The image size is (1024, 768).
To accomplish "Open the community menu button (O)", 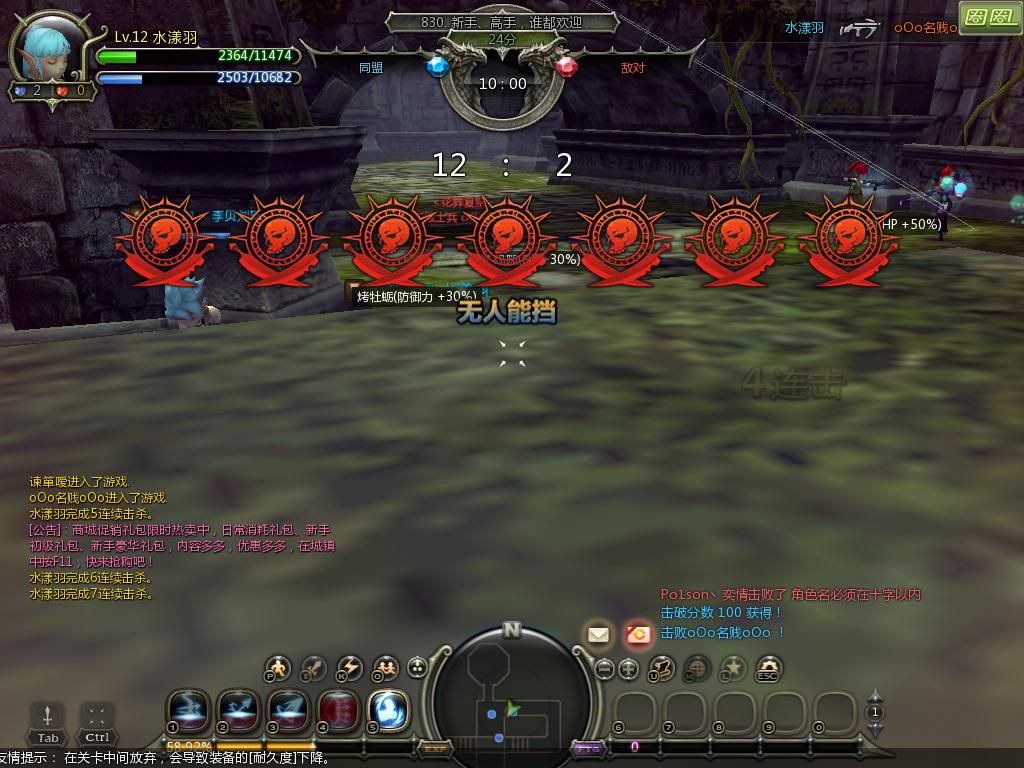I will click(x=385, y=668).
